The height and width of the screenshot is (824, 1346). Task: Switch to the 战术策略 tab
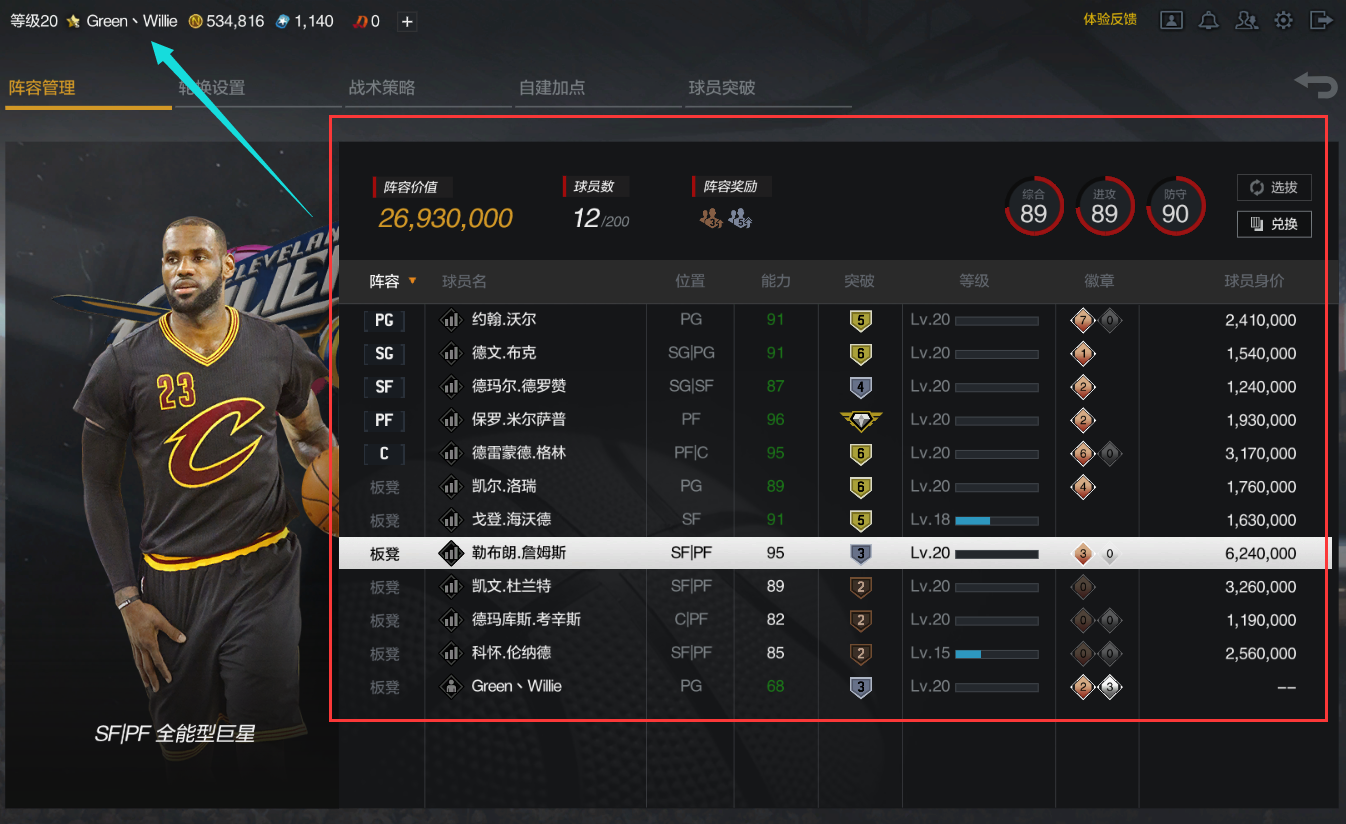[x=382, y=88]
